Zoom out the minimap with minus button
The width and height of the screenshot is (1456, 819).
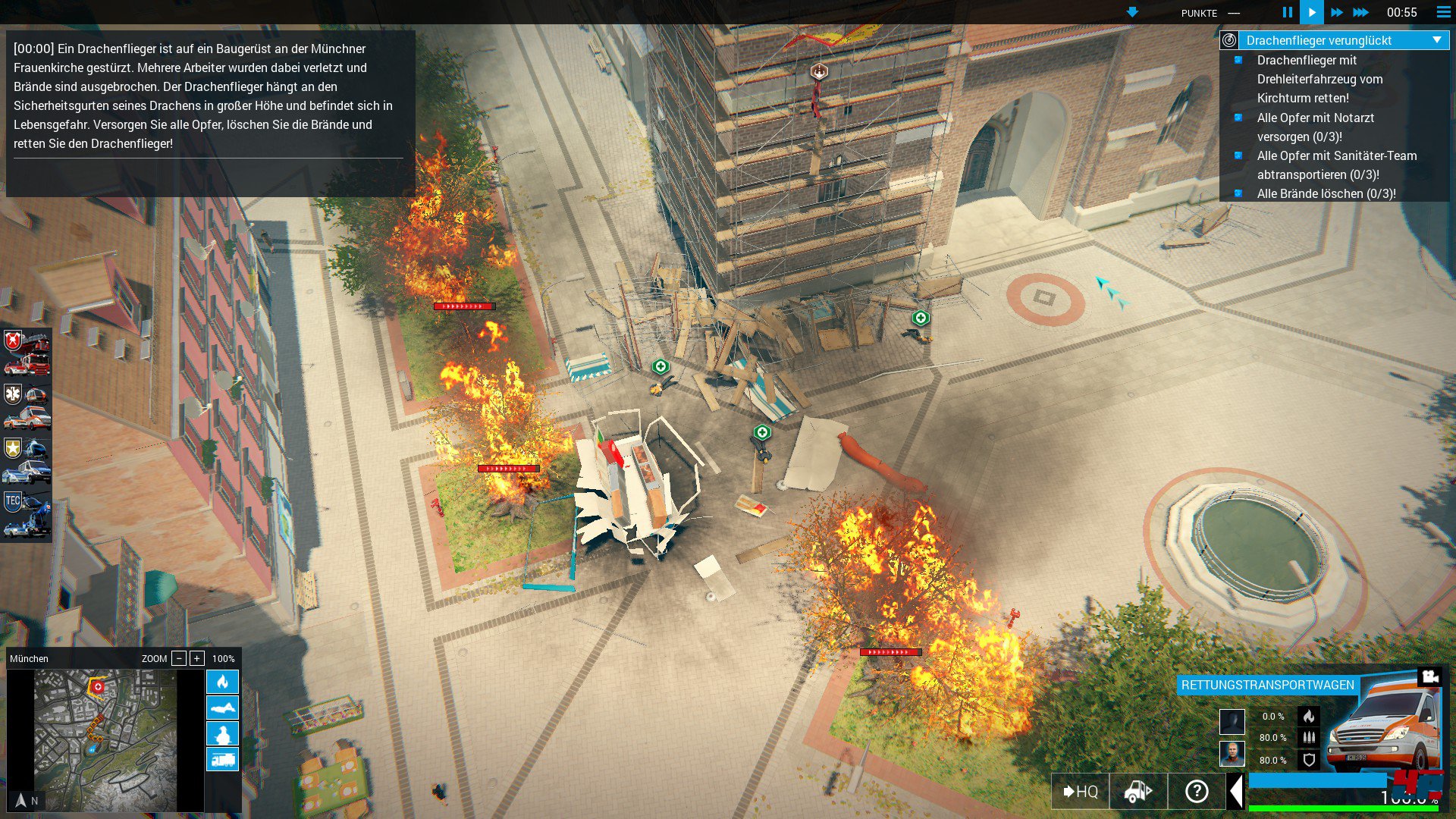[179, 658]
